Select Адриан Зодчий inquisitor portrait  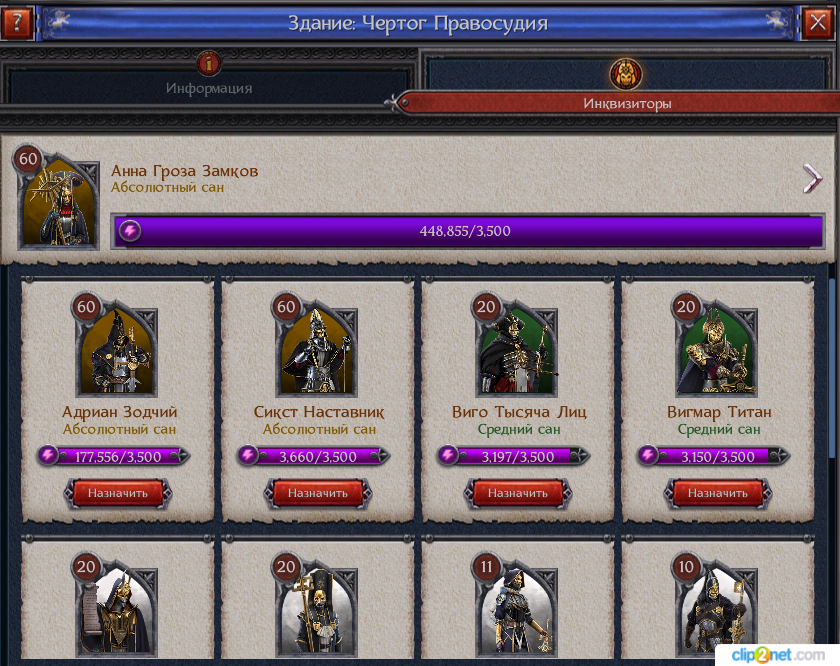[118, 351]
